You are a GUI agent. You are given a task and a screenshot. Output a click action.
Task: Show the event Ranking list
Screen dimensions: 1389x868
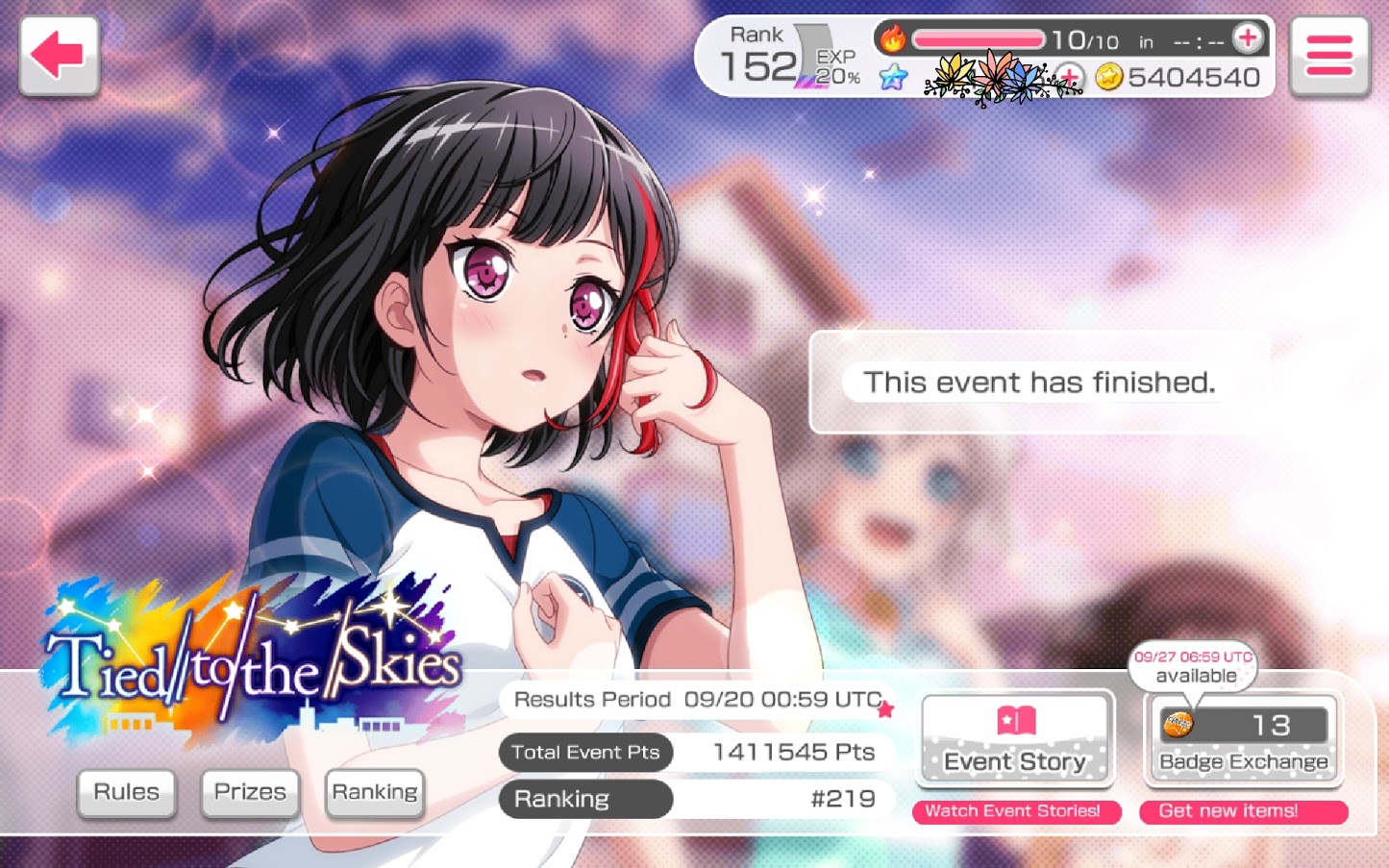click(375, 793)
